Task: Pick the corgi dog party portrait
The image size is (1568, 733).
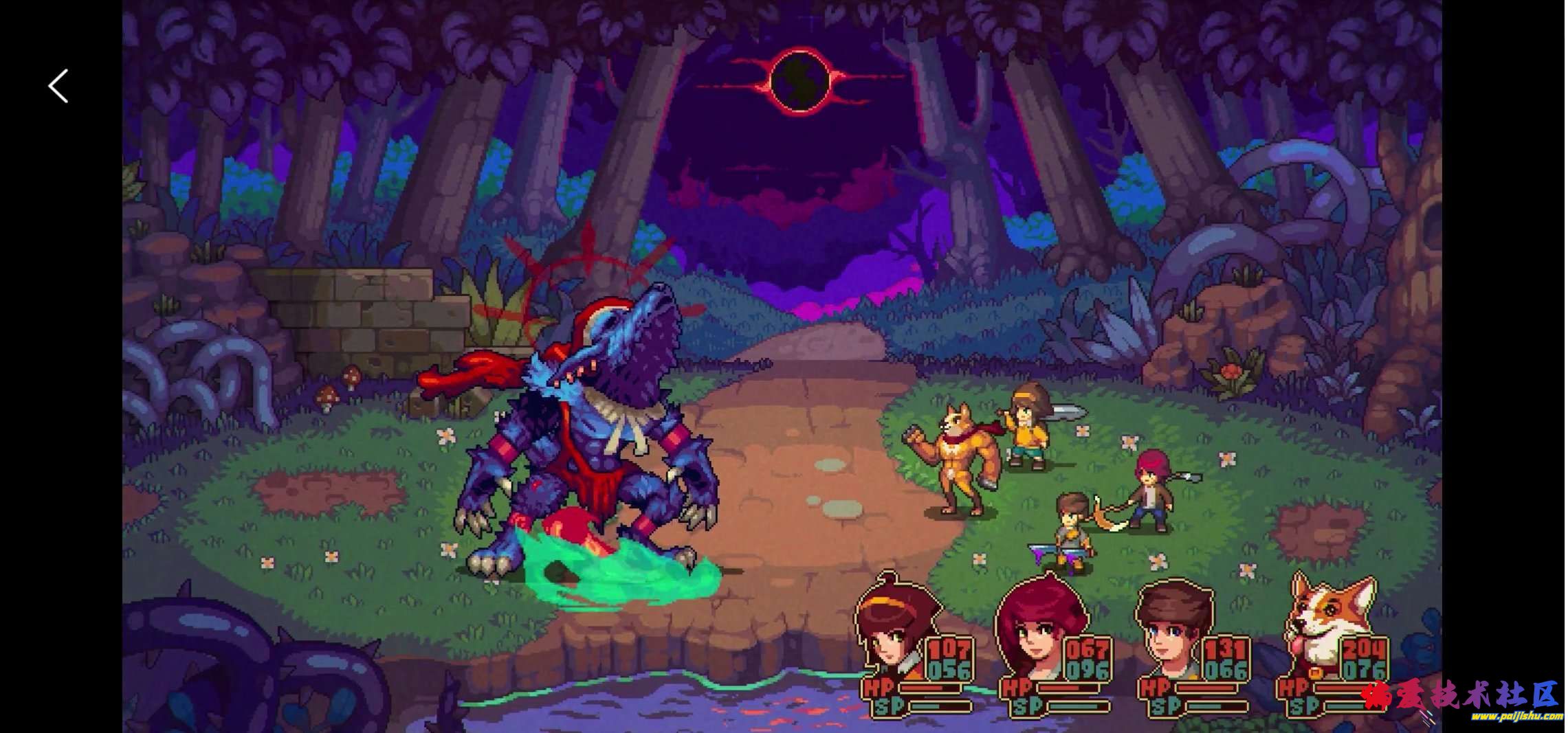Action: [x=1319, y=629]
